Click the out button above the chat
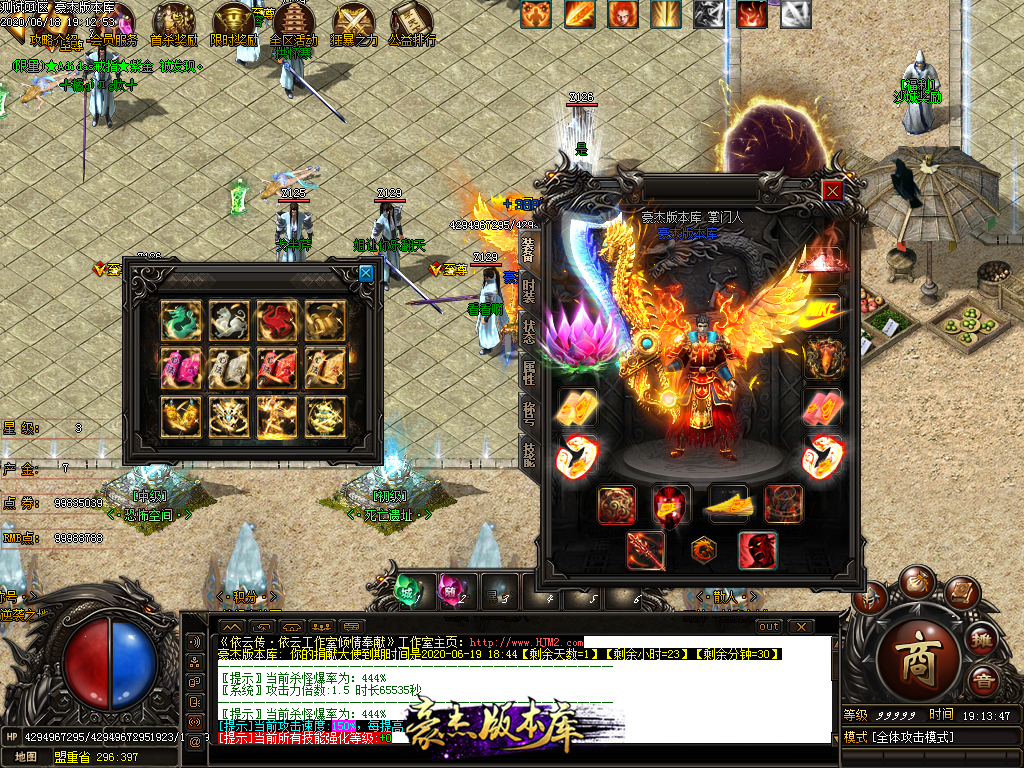This screenshot has width=1024, height=768. click(769, 627)
